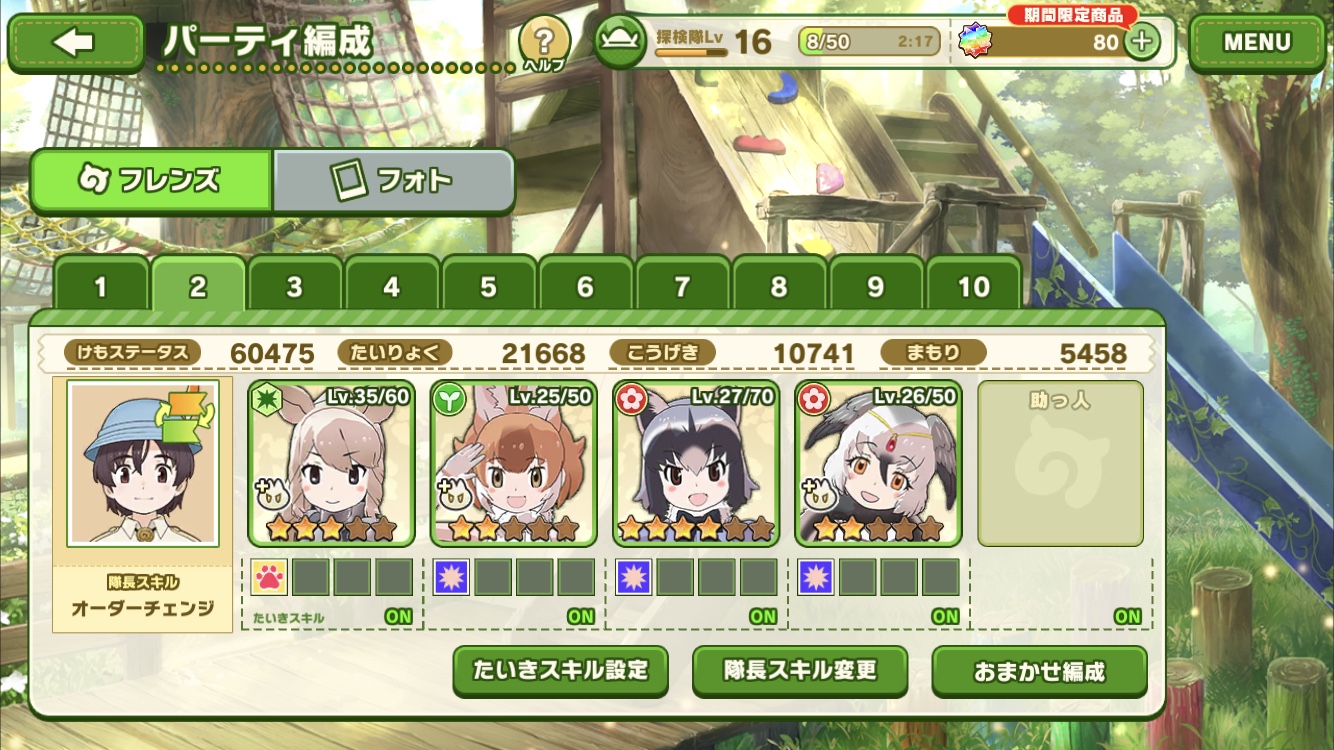This screenshot has width=1334, height=750.
Task: Open the help question mark
Action: pyautogui.click(x=544, y=42)
